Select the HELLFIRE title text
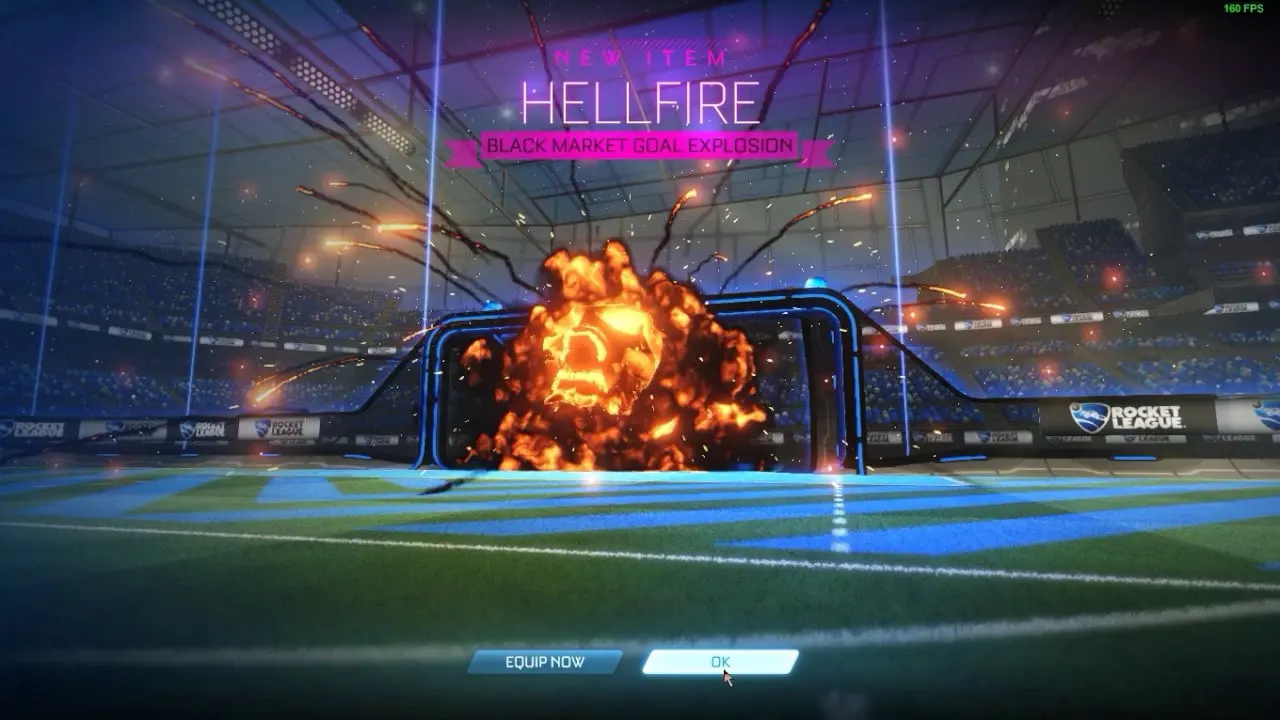 point(638,100)
